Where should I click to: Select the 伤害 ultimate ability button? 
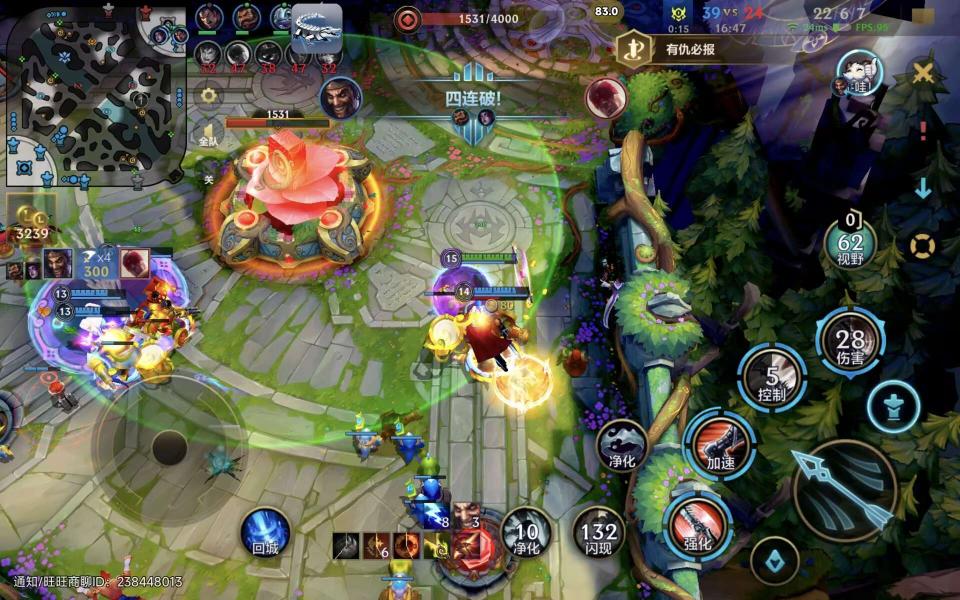click(x=850, y=345)
